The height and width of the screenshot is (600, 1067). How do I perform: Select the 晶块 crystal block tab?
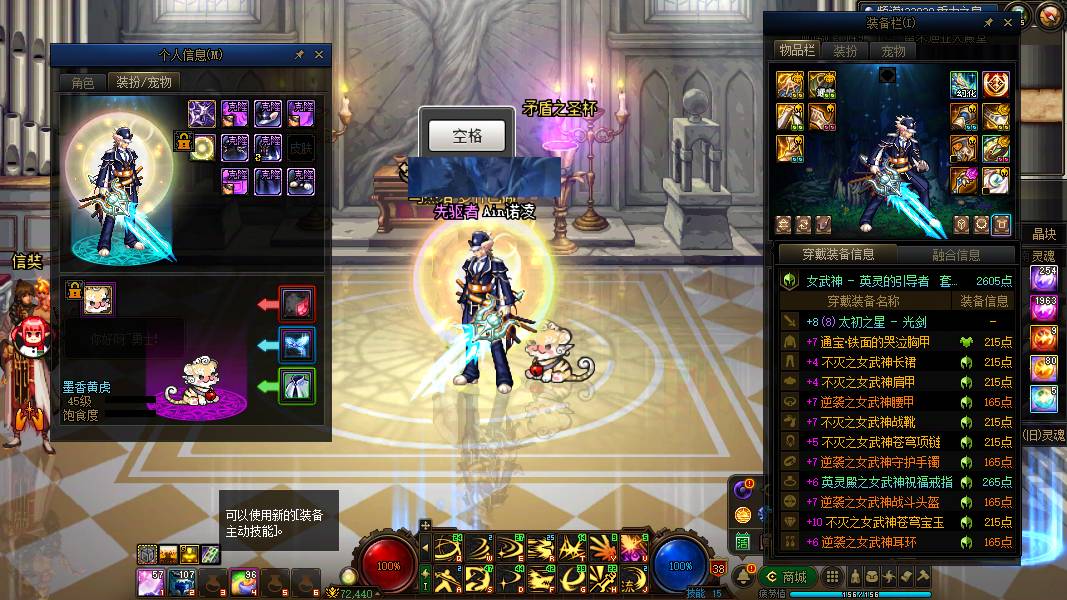pyautogui.click(x=1045, y=234)
